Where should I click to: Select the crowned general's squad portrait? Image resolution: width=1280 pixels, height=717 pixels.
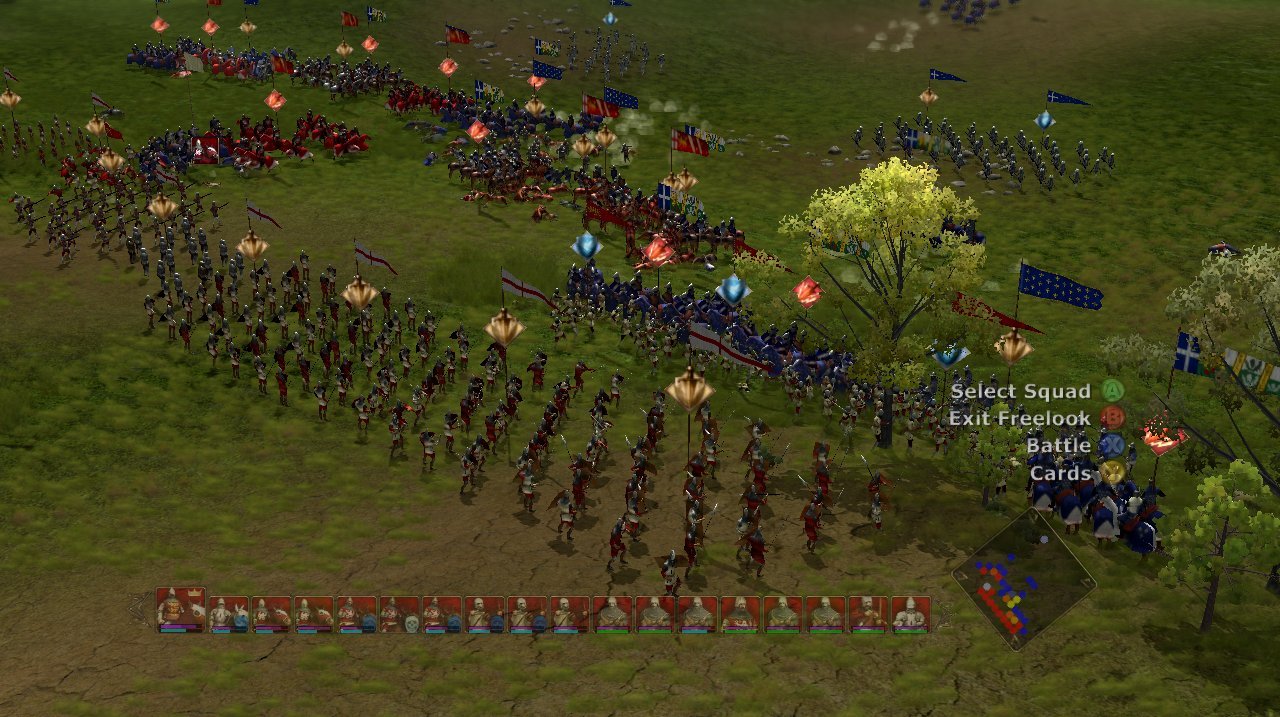click(x=181, y=609)
